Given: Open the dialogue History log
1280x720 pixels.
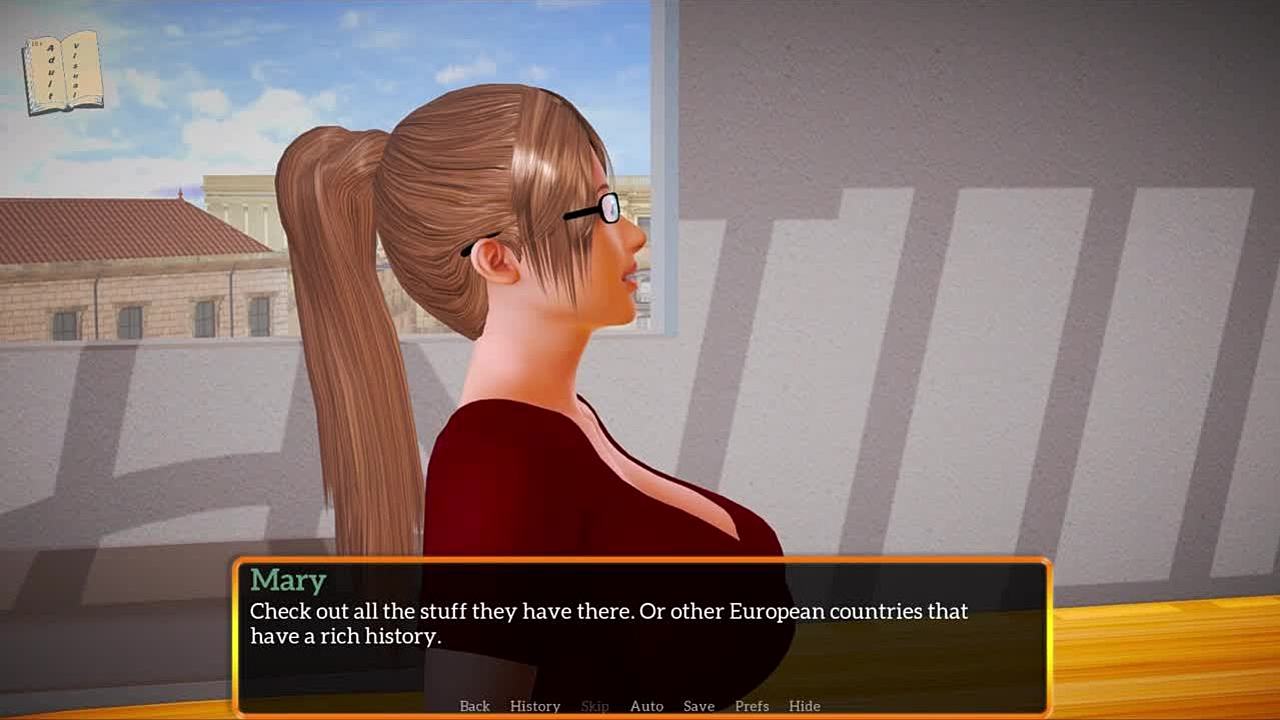Looking at the screenshot, I should click(535, 706).
